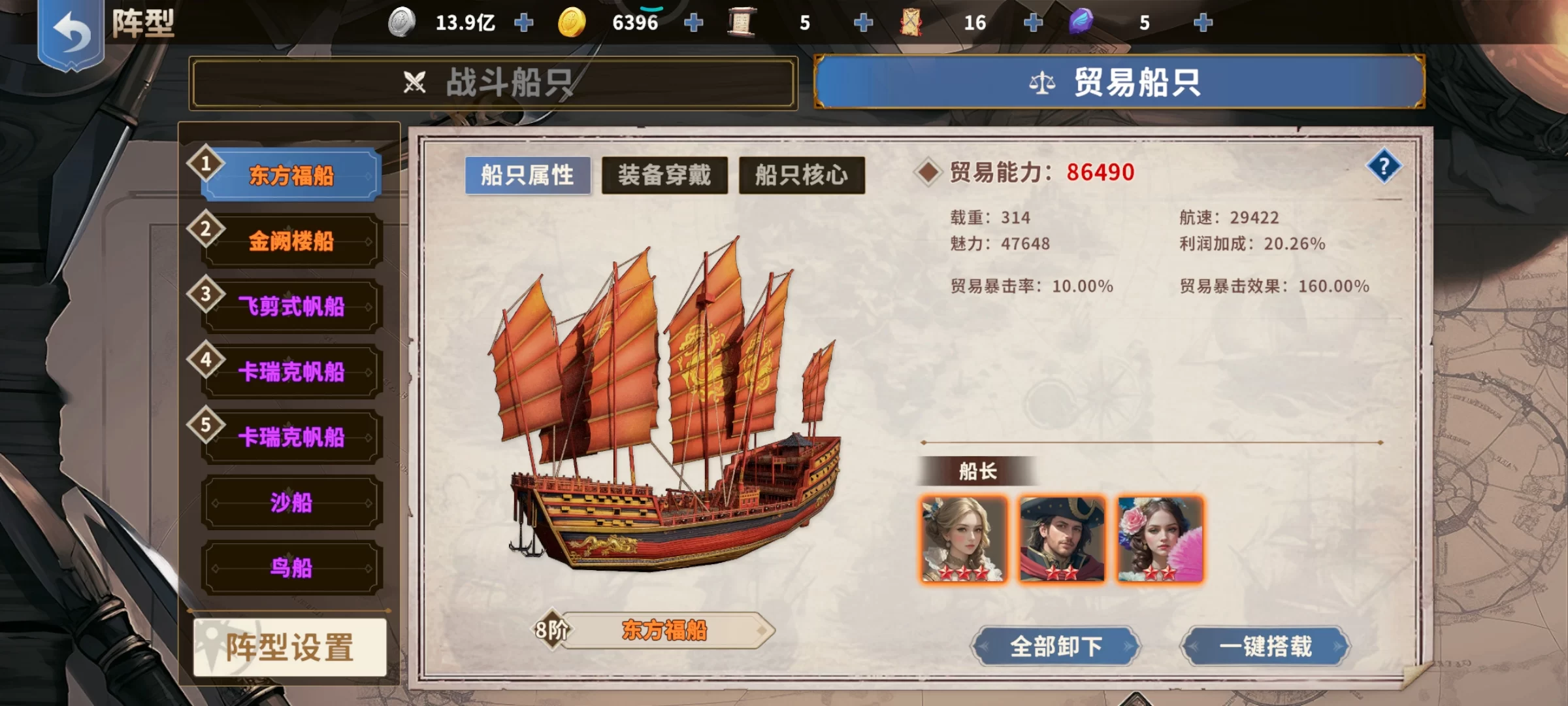The height and width of the screenshot is (706, 1568).
Task: Select ship 金阙楼船 from the list
Action: tap(291, 240)
